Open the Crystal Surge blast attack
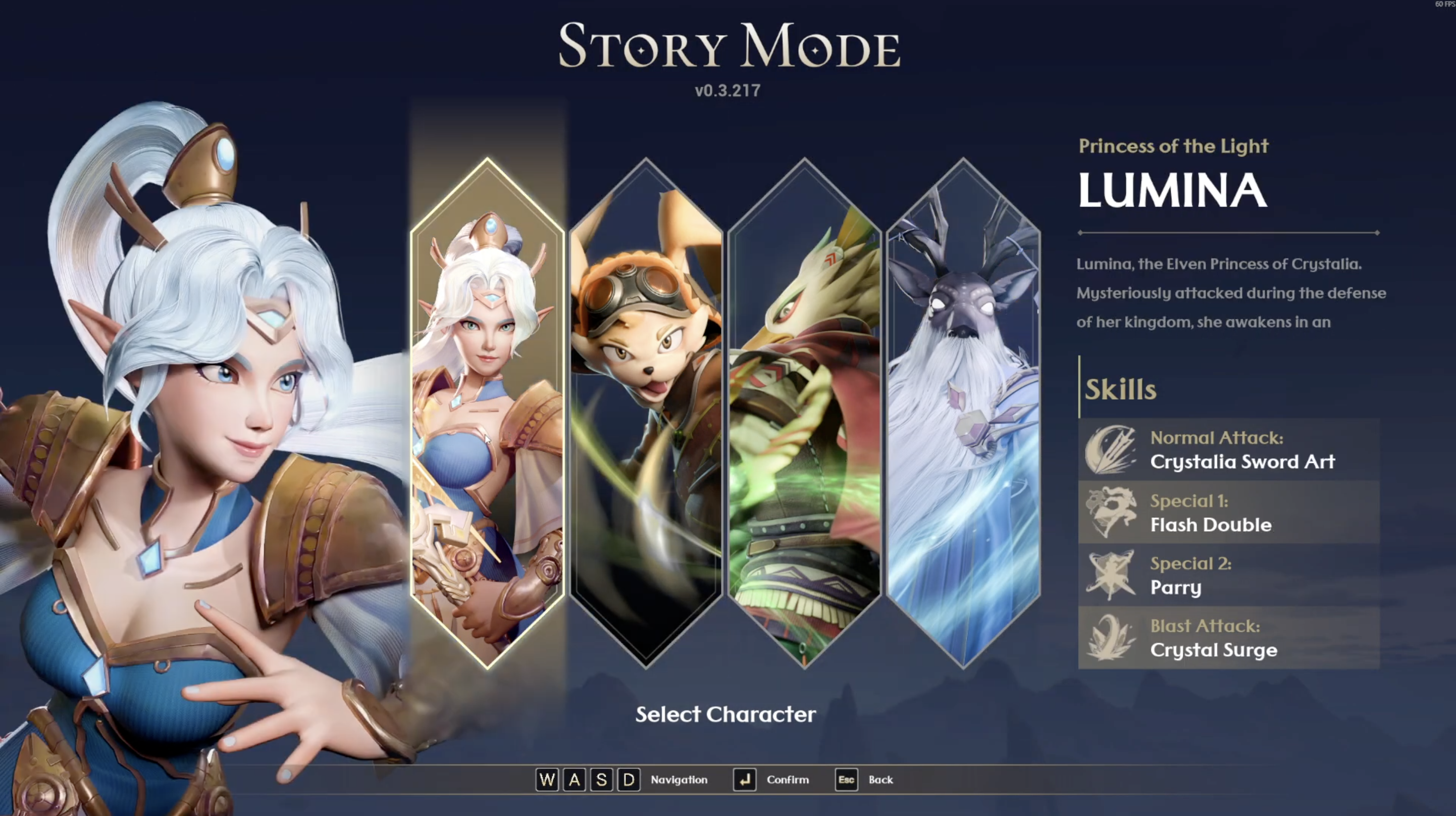 pos(1229,638)
